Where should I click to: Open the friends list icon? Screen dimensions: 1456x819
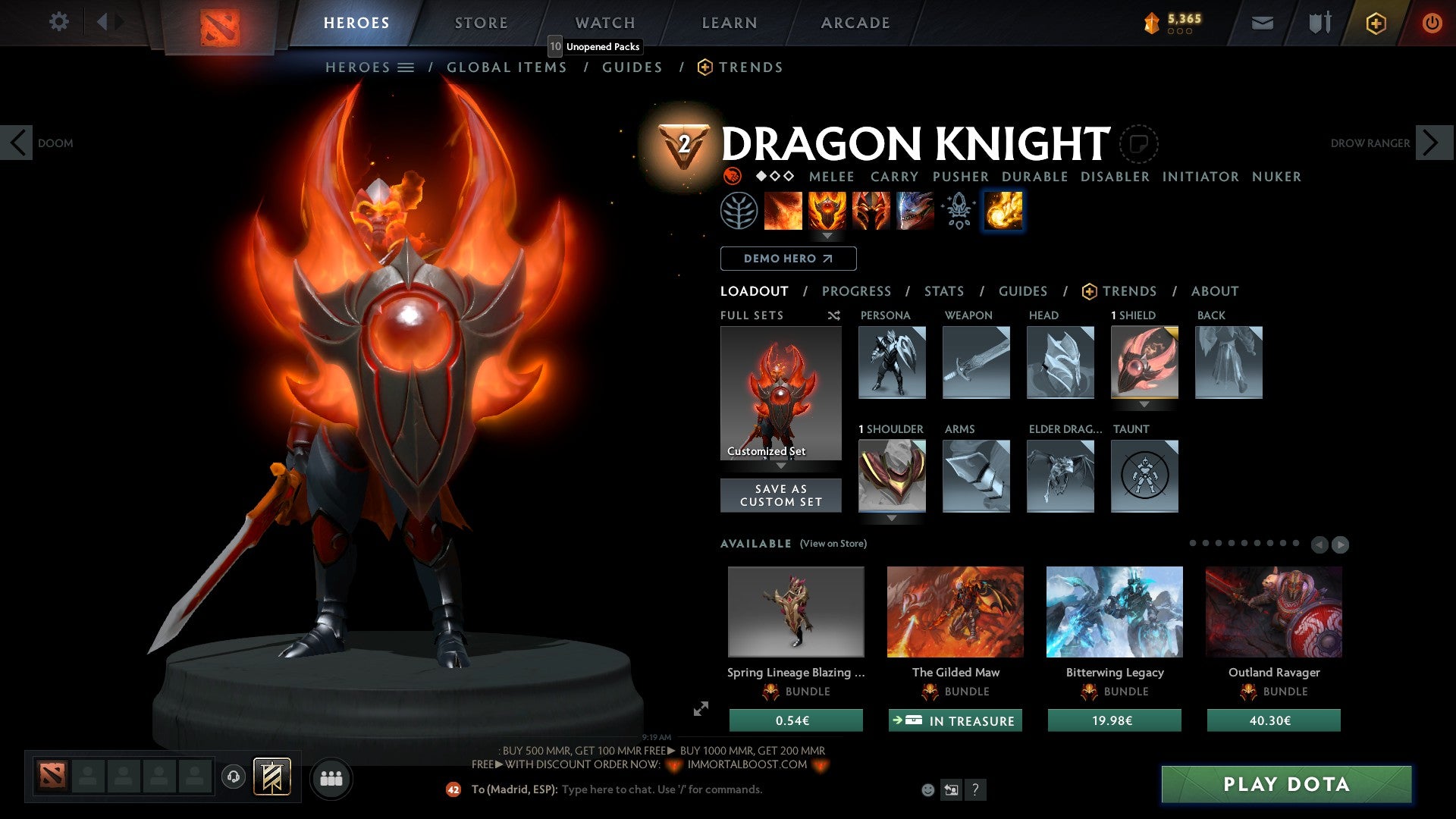(x=331, y=777)
